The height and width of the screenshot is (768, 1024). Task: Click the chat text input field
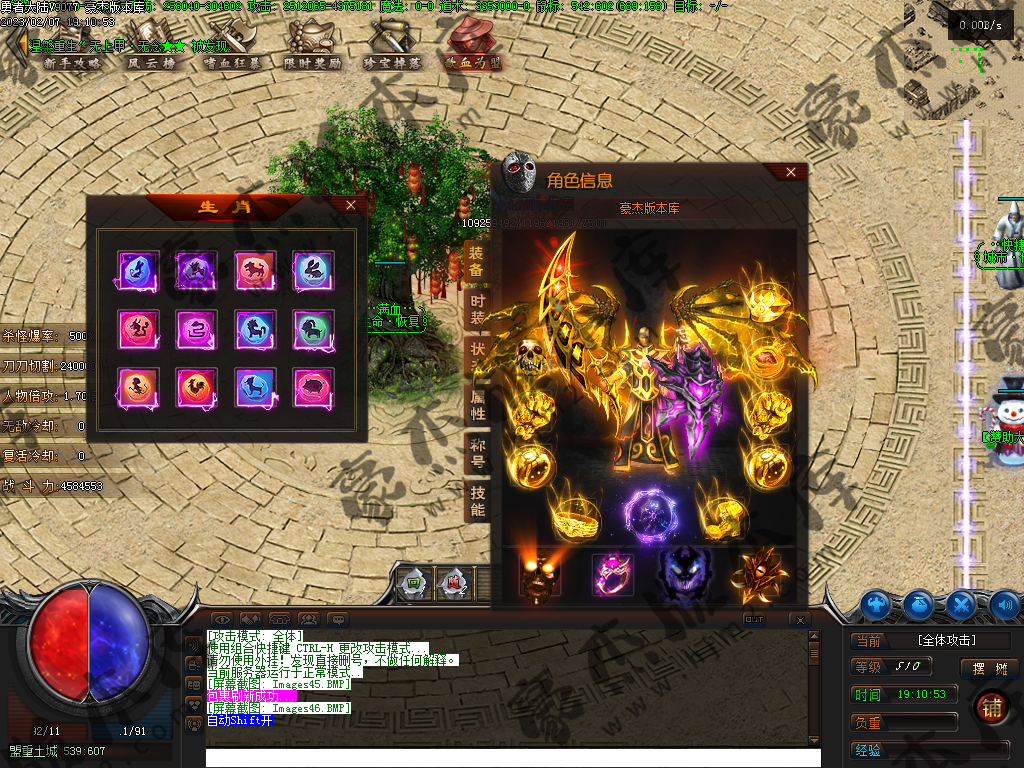click(x=512, y=757)
